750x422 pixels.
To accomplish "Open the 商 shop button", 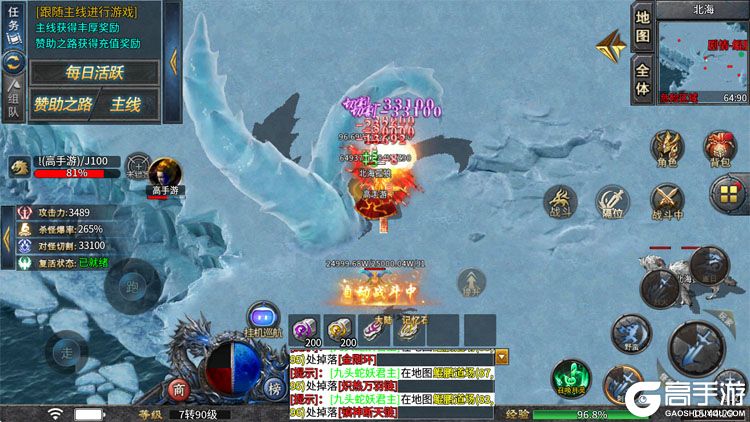I will click(180, 390).
